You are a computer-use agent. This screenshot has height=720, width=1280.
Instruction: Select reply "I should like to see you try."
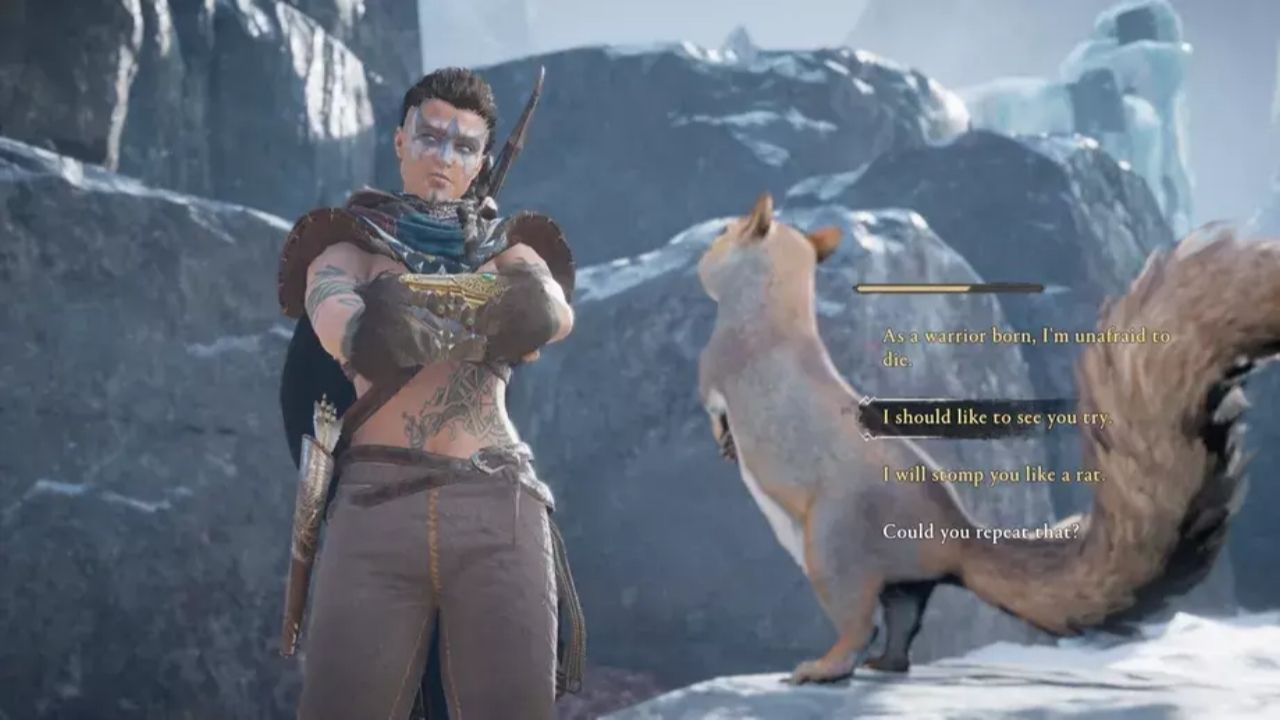pyautogui.click(x=996, y=418)
